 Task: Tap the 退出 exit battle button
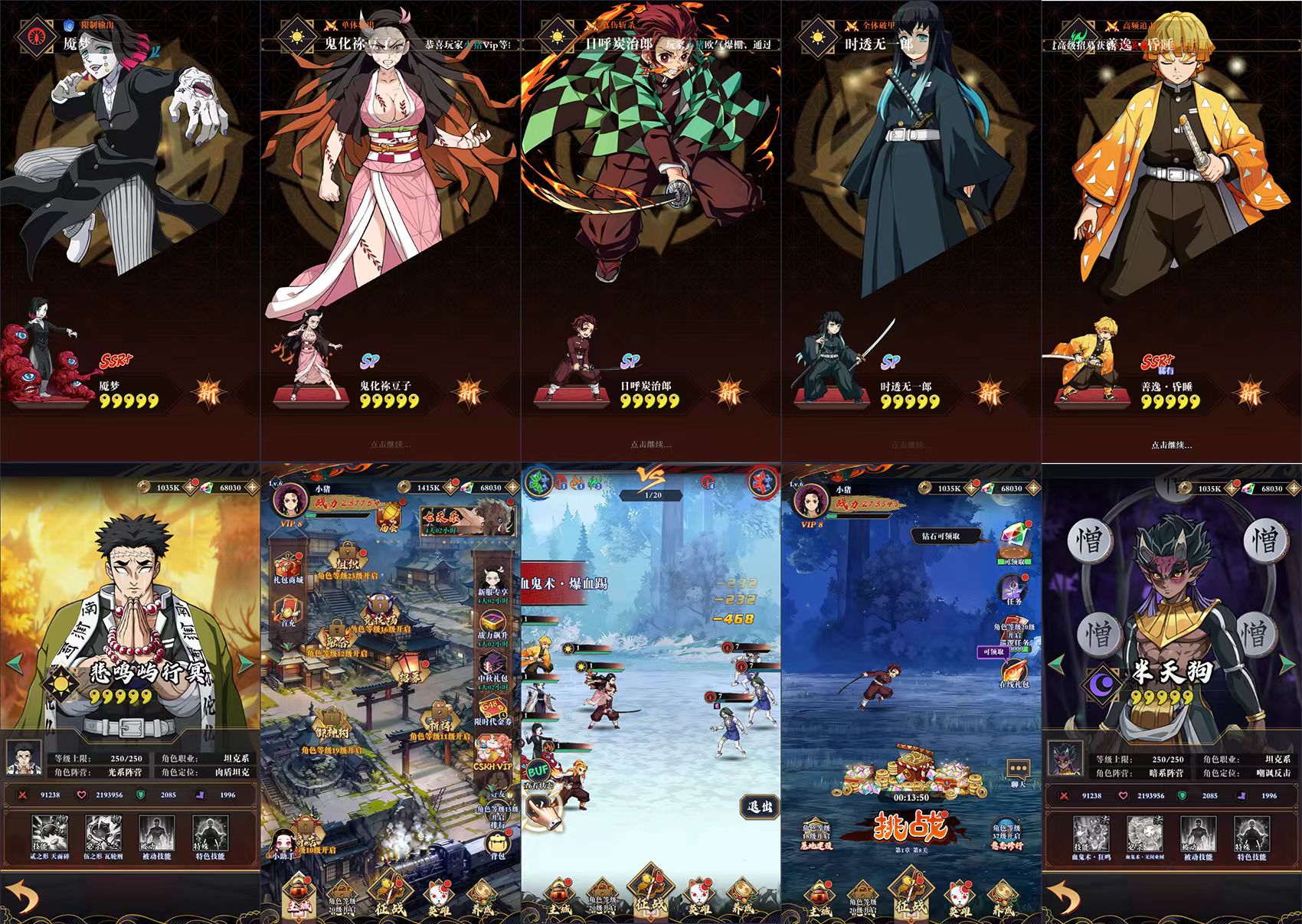759,805
